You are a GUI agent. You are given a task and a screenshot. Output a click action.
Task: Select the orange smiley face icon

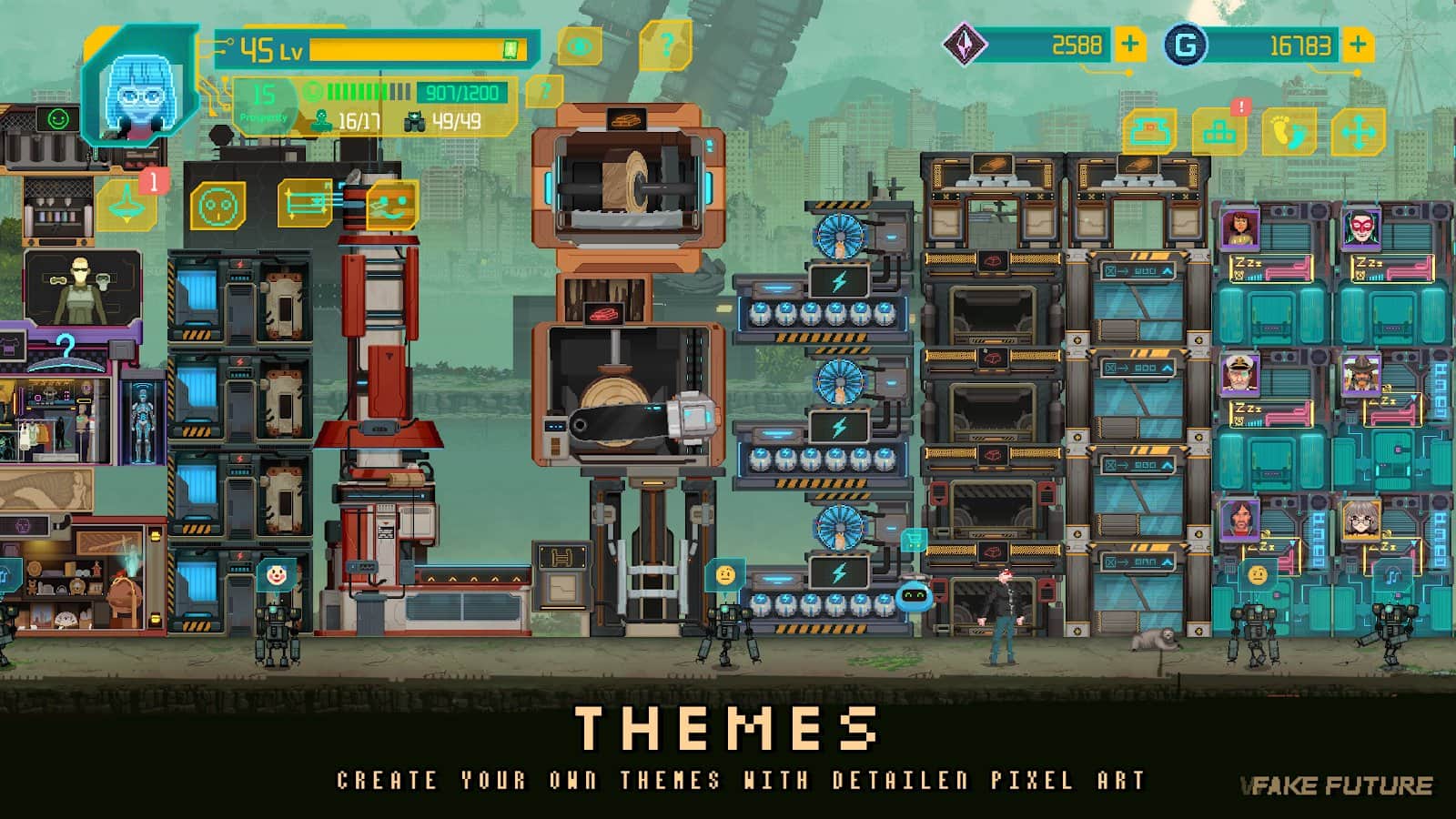coord(392,206)
